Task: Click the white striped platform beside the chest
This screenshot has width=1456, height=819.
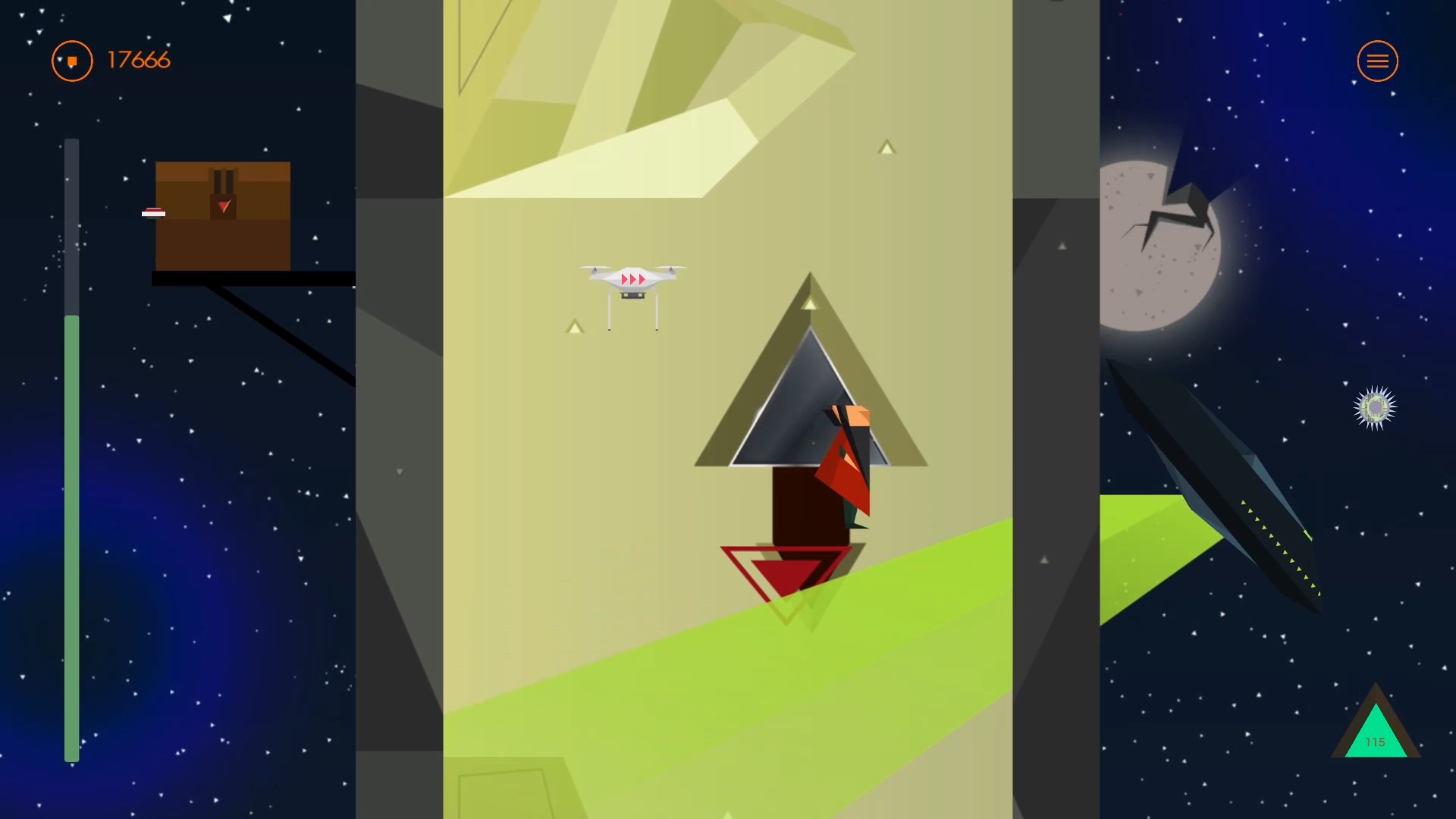Action: (154, 213)
